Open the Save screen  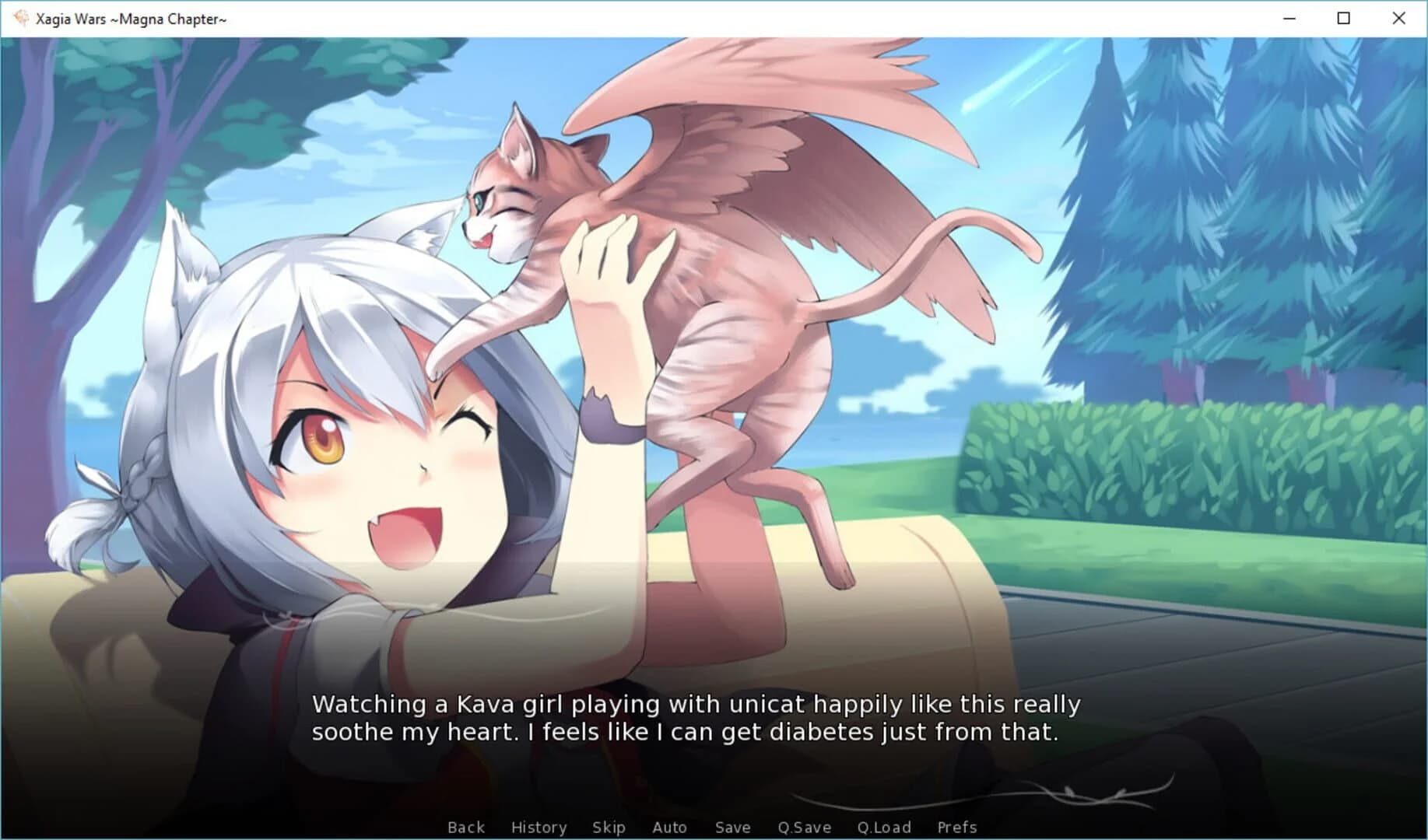732,827
